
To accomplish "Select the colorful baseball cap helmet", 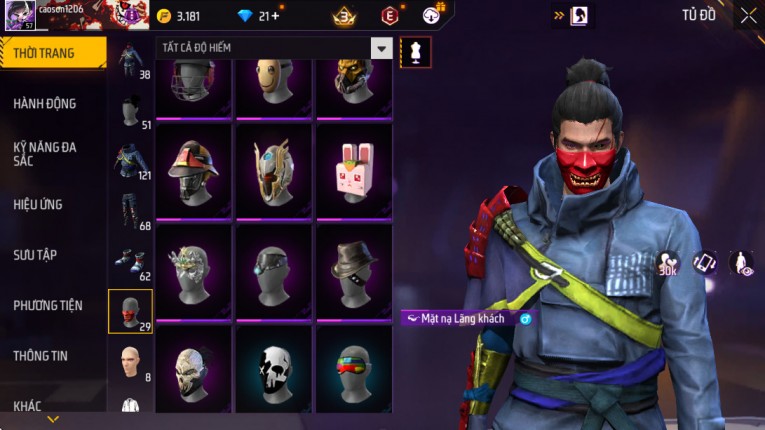I will (193, 172).
